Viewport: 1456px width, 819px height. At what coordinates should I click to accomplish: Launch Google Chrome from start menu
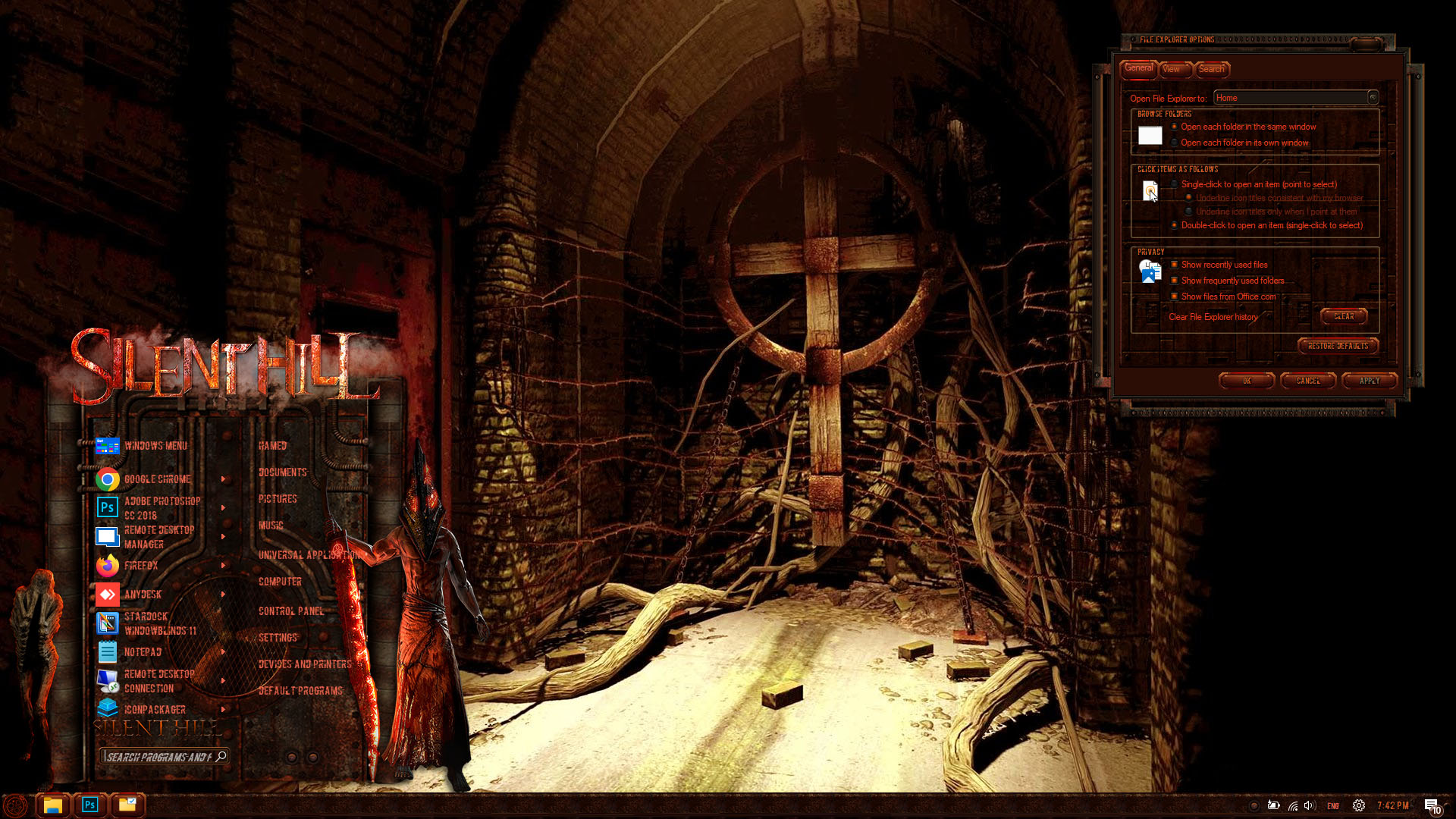click(x=157, y=479)
